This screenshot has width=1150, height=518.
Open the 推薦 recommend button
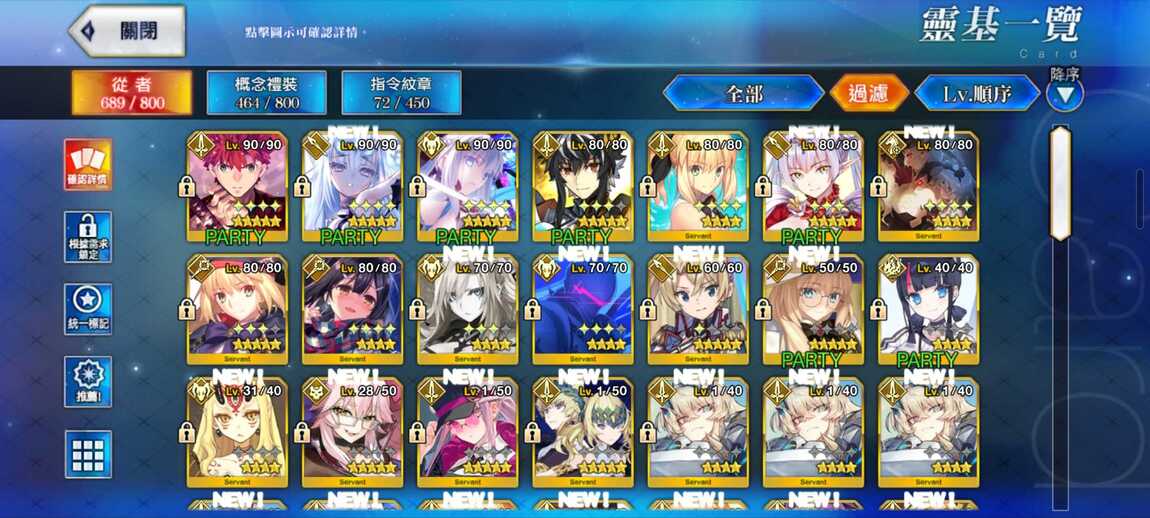(88, 381)
